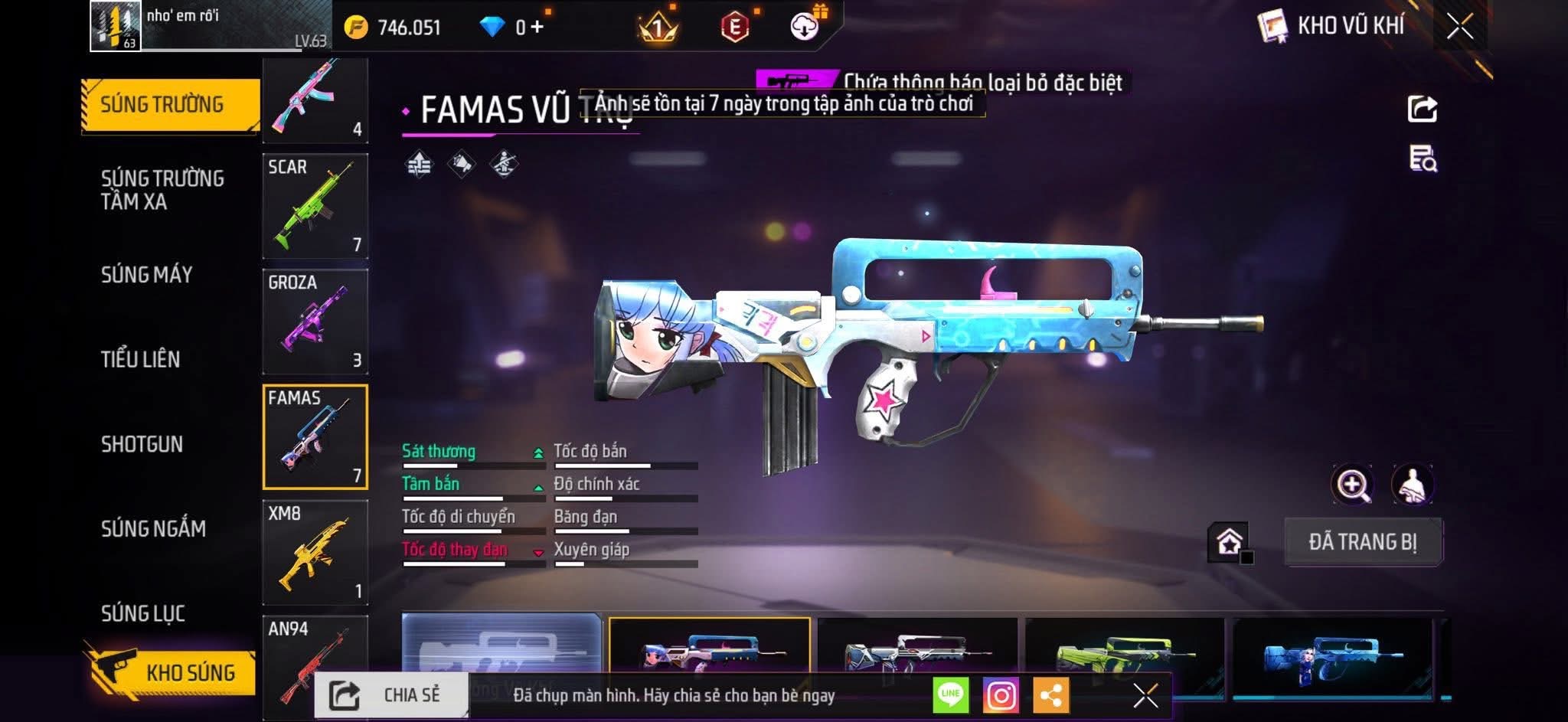Open the Súng Lục category
This screenshot has width=1568, height=722.
pyautogui.click(x=143, y=613)
